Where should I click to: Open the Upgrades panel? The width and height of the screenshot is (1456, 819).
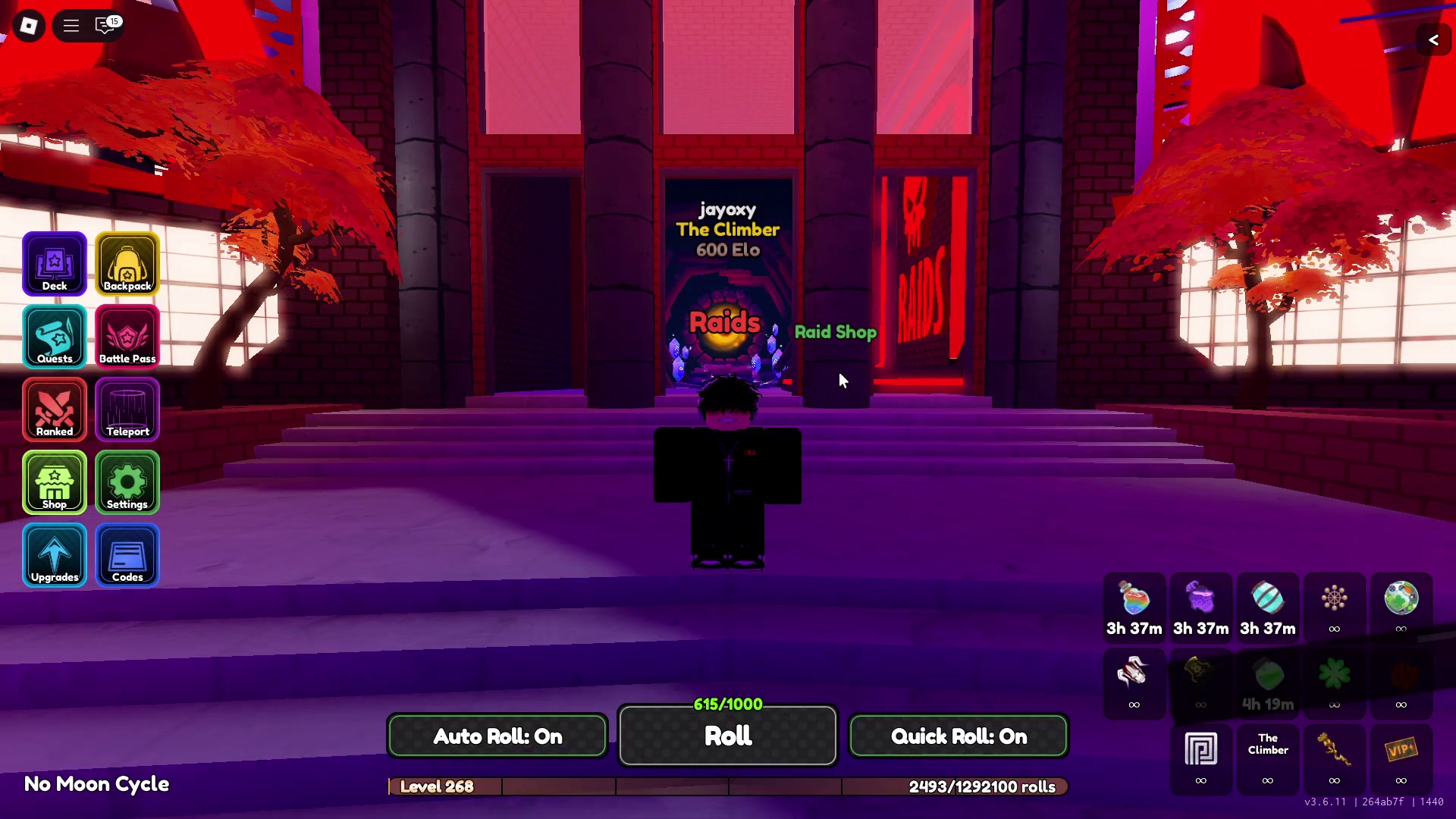click(55, 554)
